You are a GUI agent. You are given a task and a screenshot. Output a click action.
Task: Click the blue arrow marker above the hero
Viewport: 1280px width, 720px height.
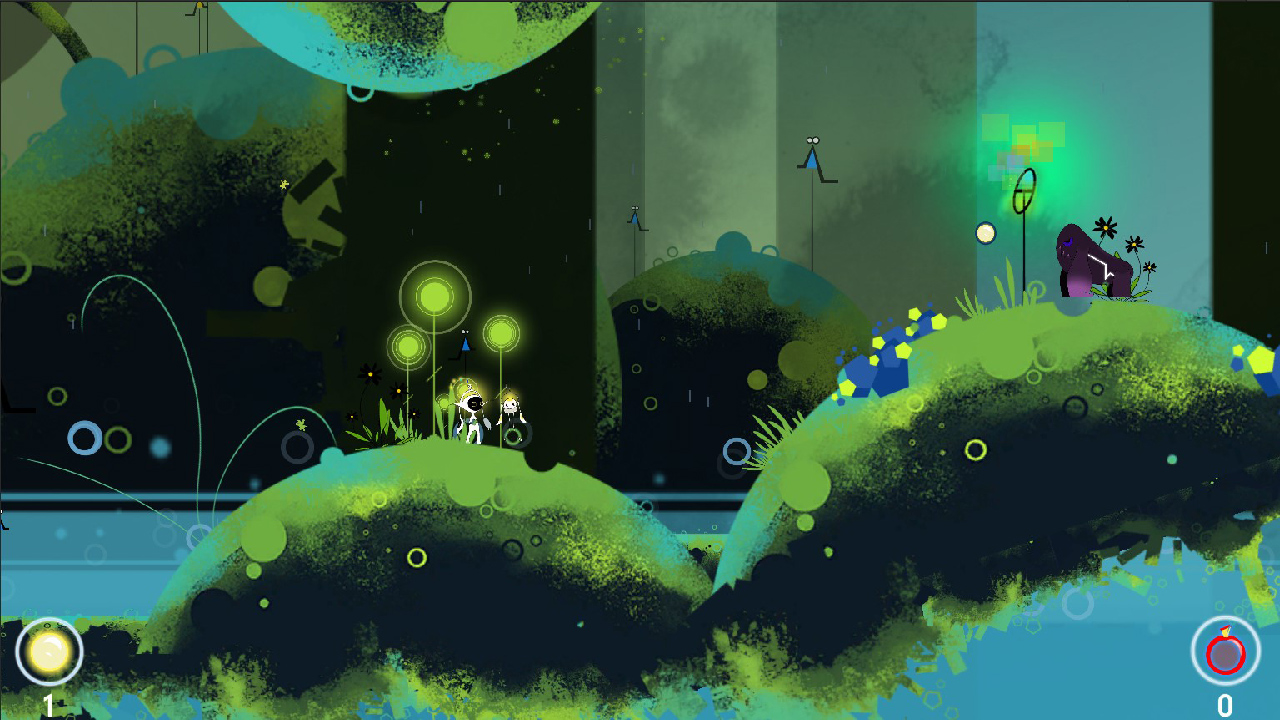pyautogui.click(x=465, y=345)
